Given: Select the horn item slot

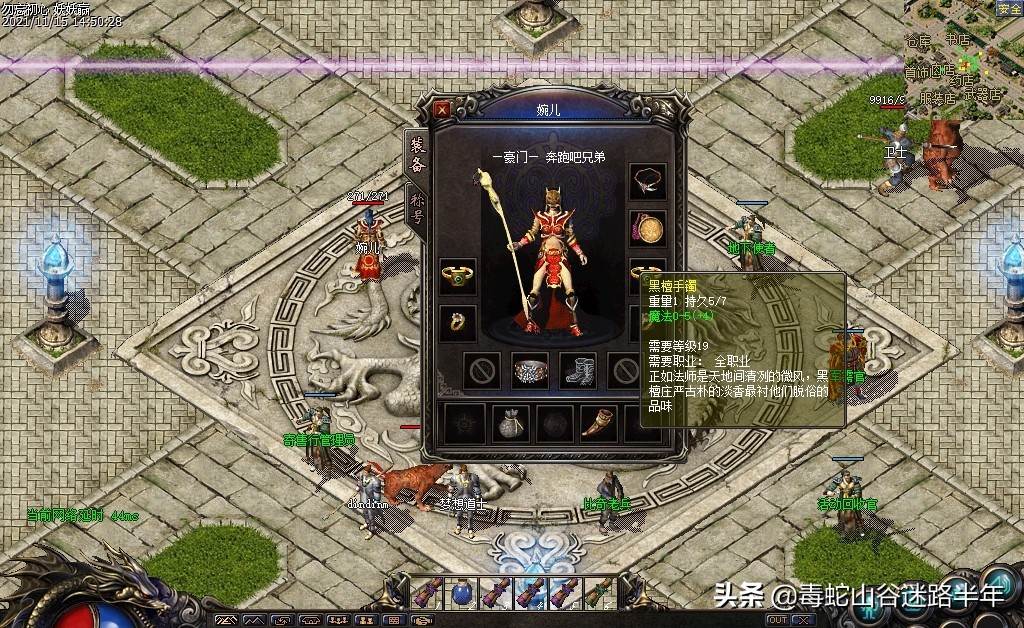Looking at the screenshot, I should [x=600, y=423].
